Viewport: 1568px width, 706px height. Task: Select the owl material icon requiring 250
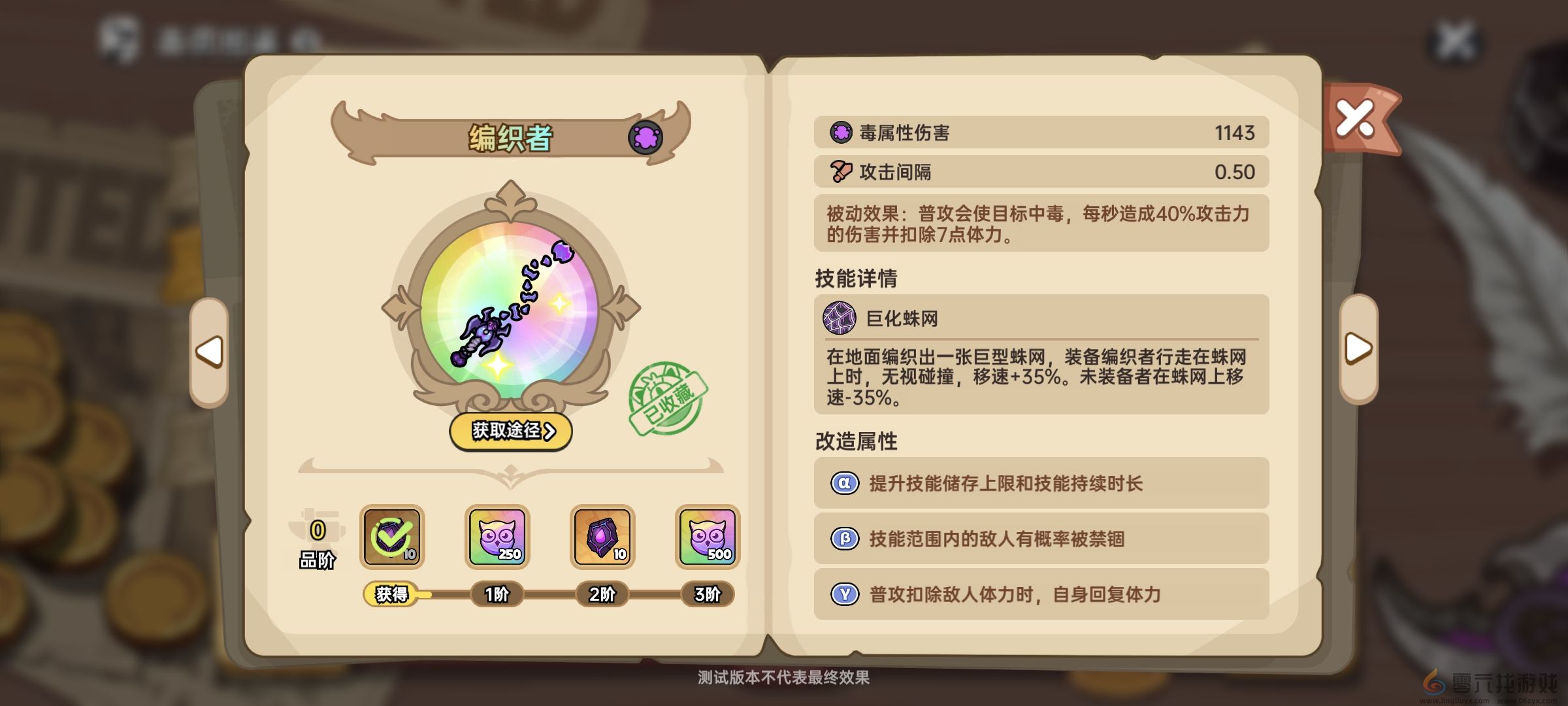tap(498, 537)
